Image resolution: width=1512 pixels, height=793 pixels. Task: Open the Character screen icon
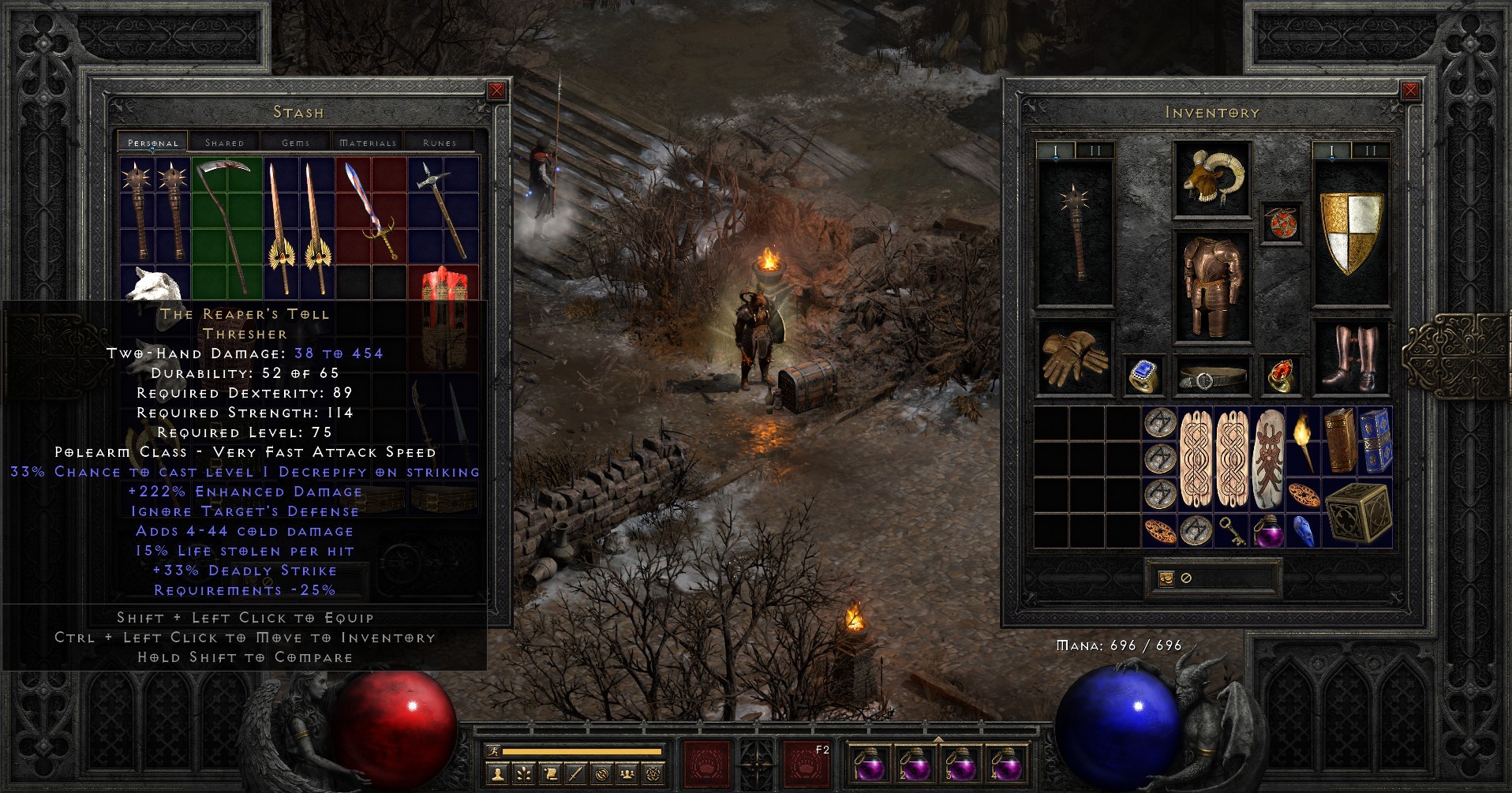pyautogui.click(x=497, y=773)
